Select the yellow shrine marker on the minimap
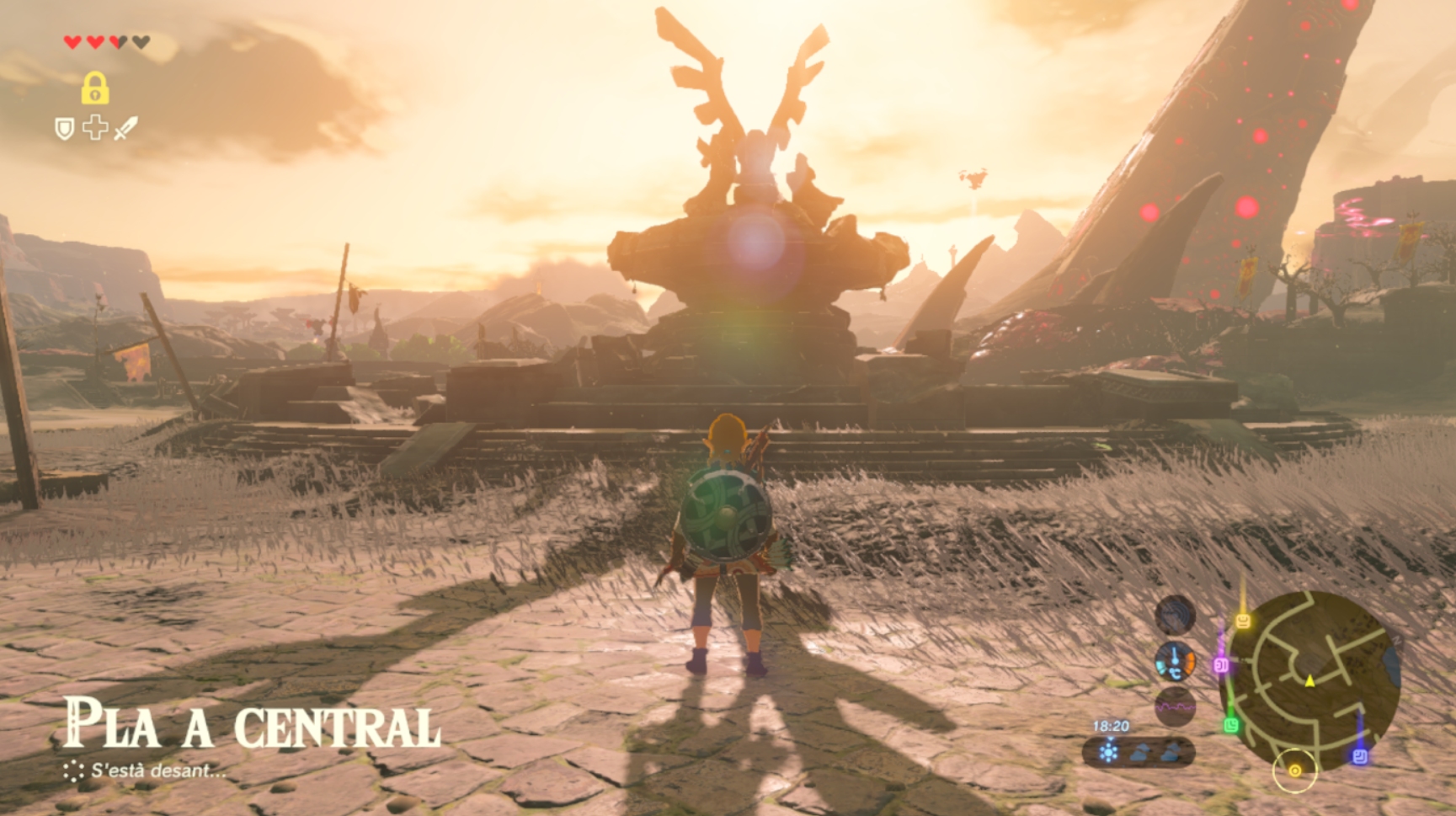Viewport: 1456px width, 816px height. [x=1242, y=621]
